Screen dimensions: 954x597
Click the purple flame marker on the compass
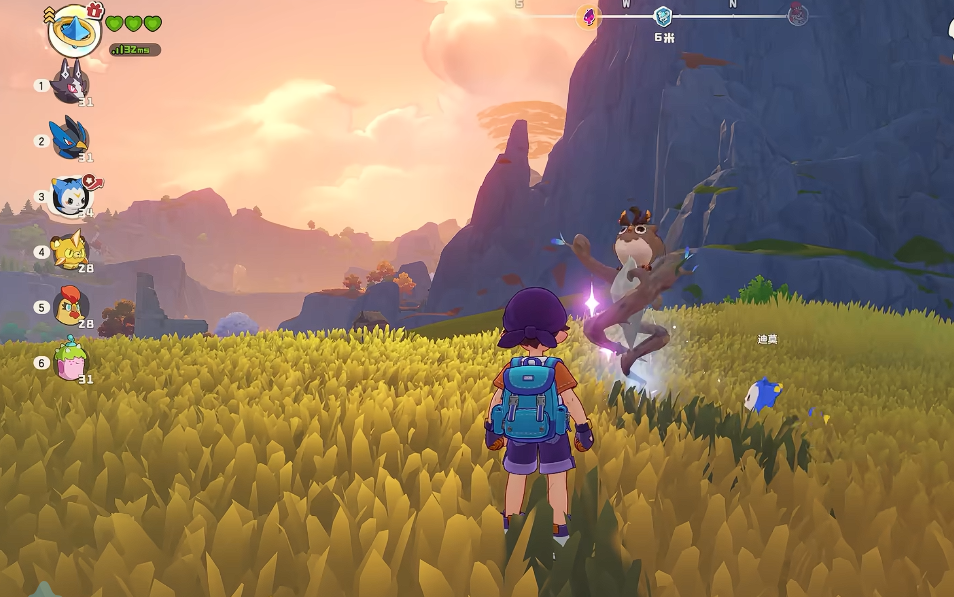coord(589,16)
